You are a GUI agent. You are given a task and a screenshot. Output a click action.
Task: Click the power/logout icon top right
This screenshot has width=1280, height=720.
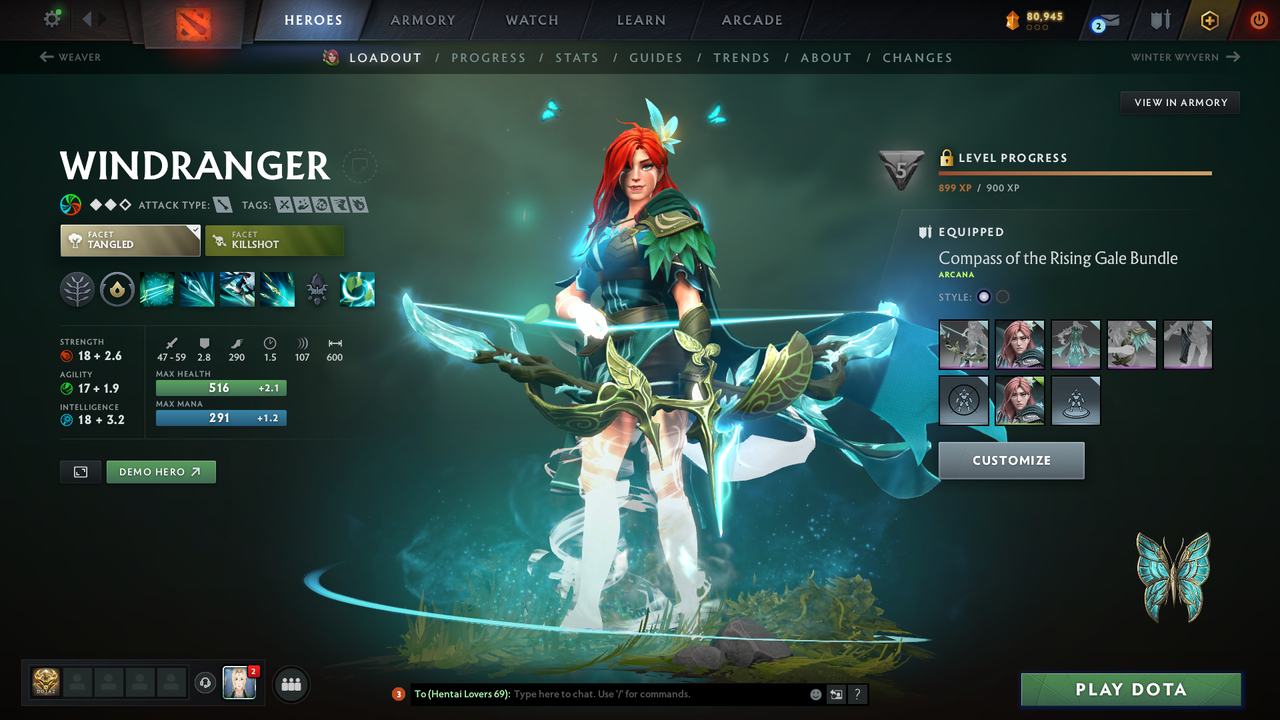(1258, 19)
